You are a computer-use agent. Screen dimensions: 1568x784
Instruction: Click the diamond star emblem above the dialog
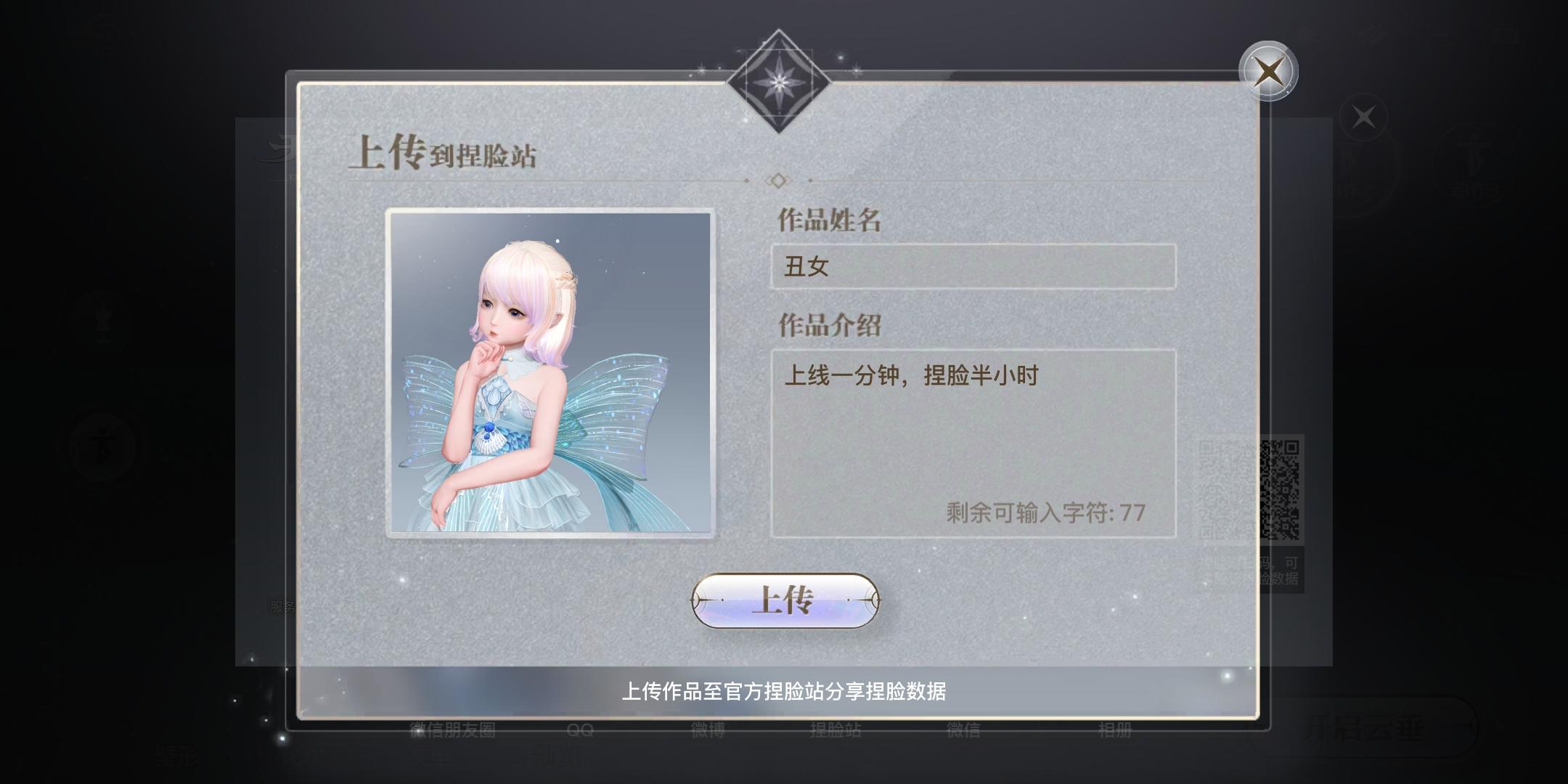778,82
